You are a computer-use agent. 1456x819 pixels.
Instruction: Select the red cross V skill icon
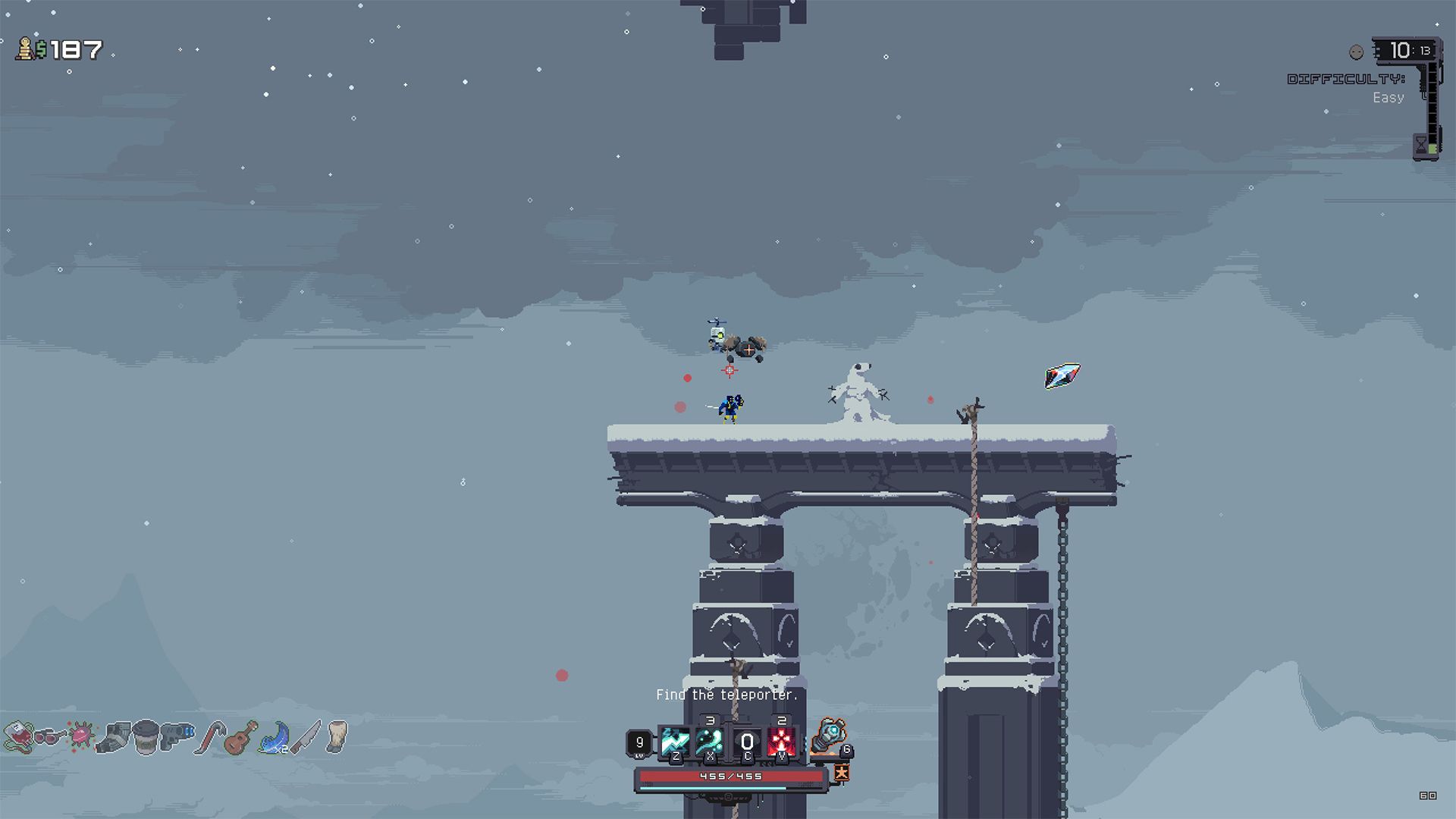coord(782,741)
